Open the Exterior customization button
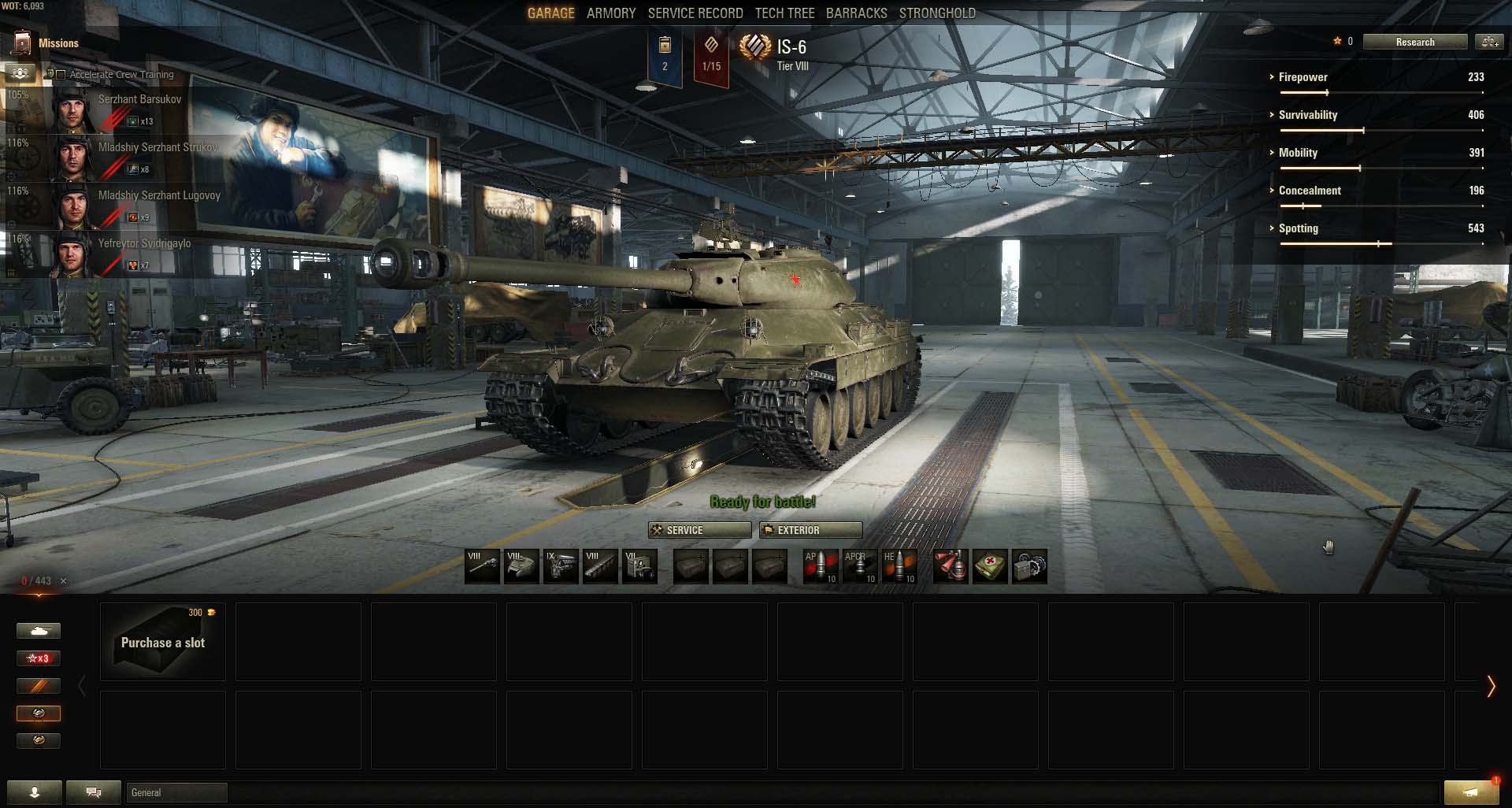This screenshot has width=1512, height=808. (x=810, y=530)
